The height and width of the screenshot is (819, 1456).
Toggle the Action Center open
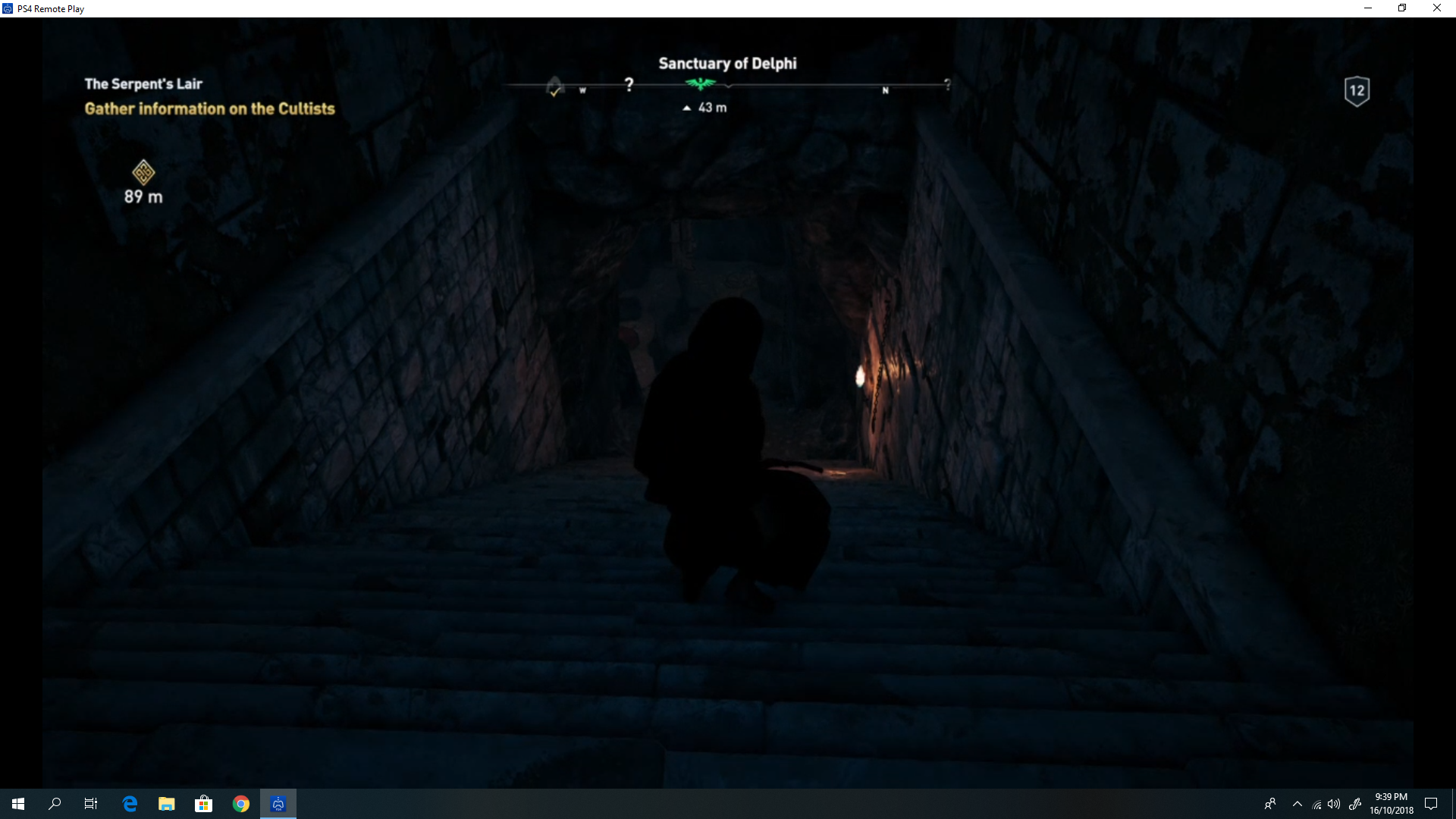[1432, 804]
